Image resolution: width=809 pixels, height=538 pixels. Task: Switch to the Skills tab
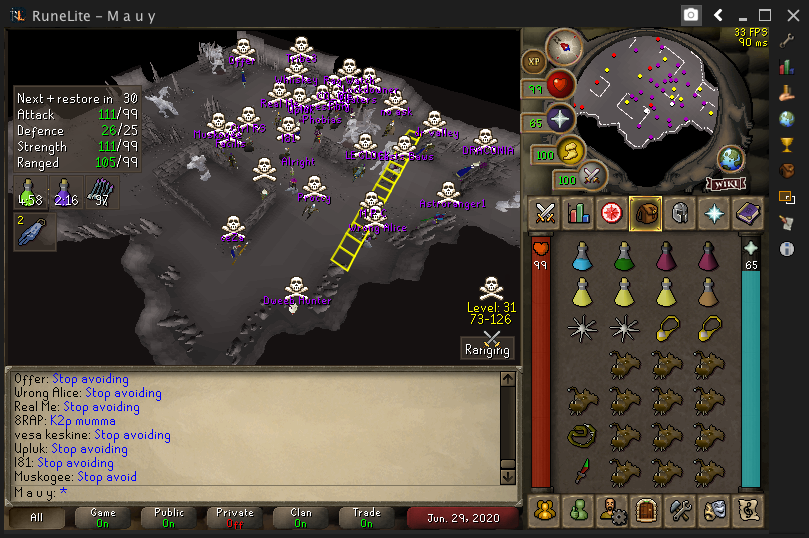(578, 212)
